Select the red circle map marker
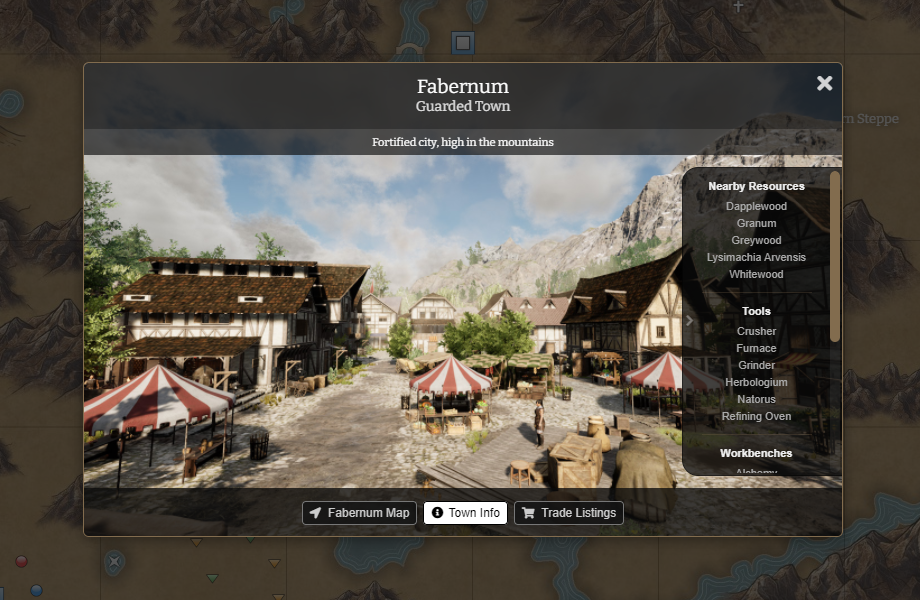 coord(21,561)
